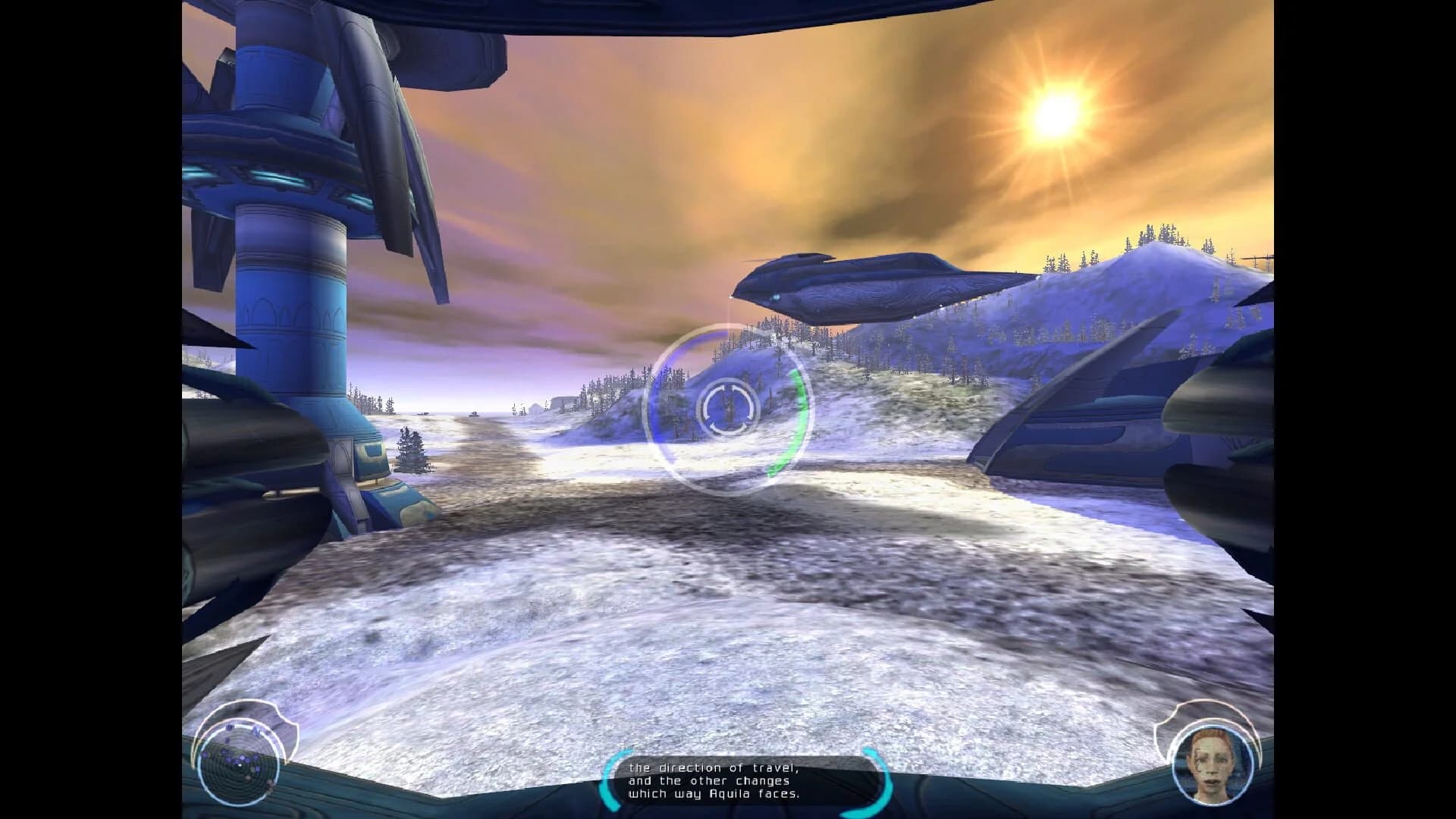The image size is (1456, 819).
Task: Select the white player dot on the radar
Action: pyautogui.click(x=240, y=765)
